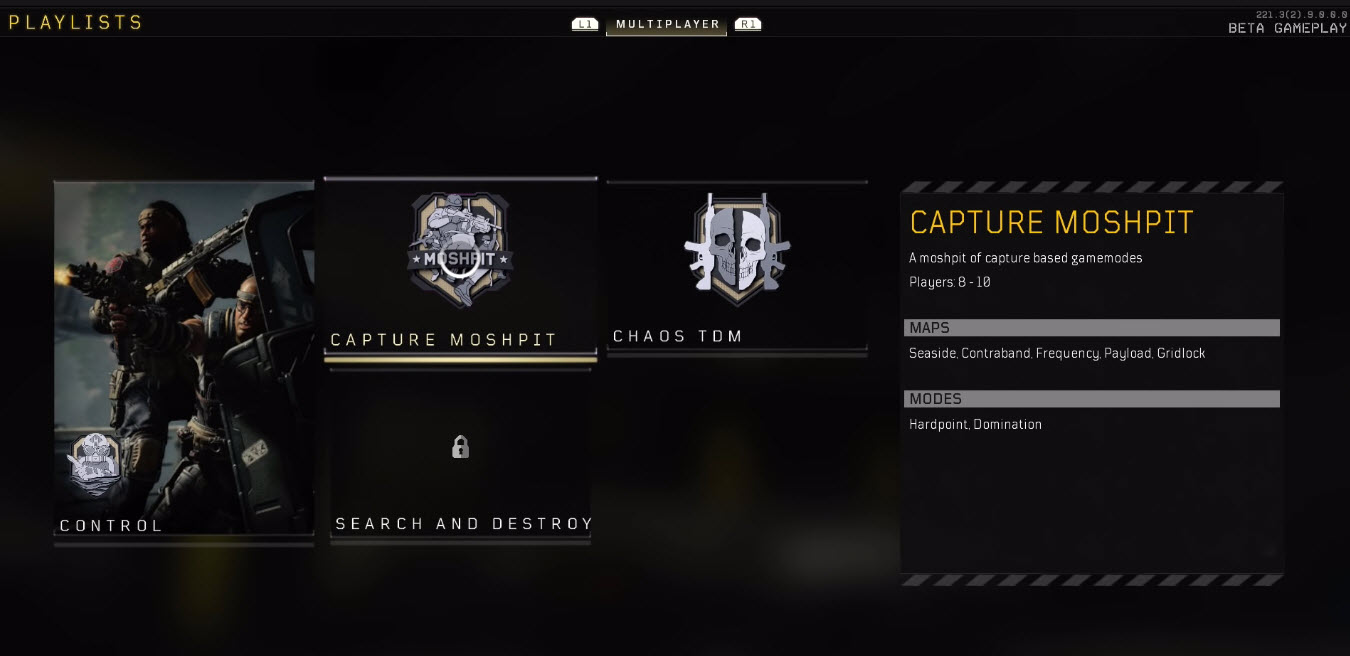This screenshot has height=656, width=1350.
Task: Select the Control playlist tile
Action: pos(184,362)
